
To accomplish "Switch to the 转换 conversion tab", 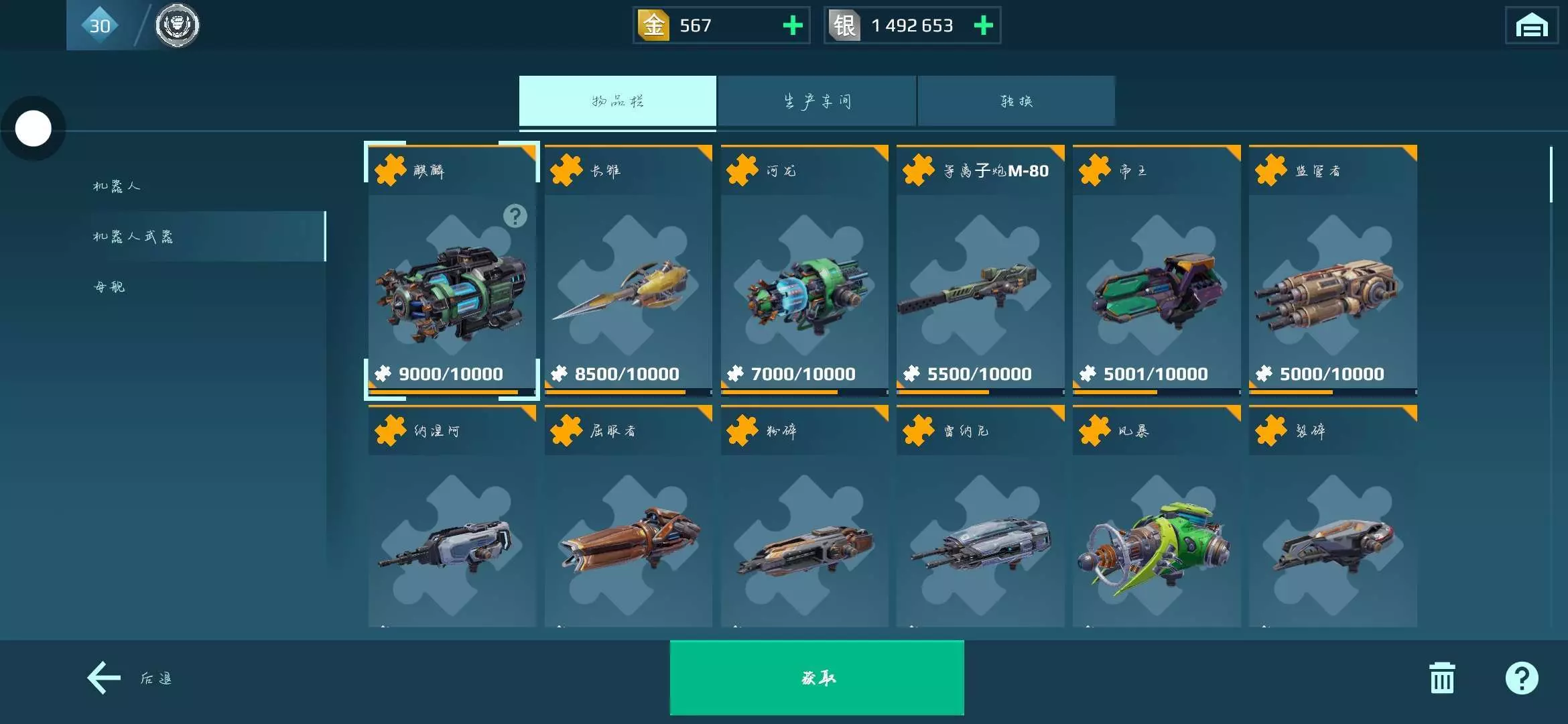I will 1016,101.
